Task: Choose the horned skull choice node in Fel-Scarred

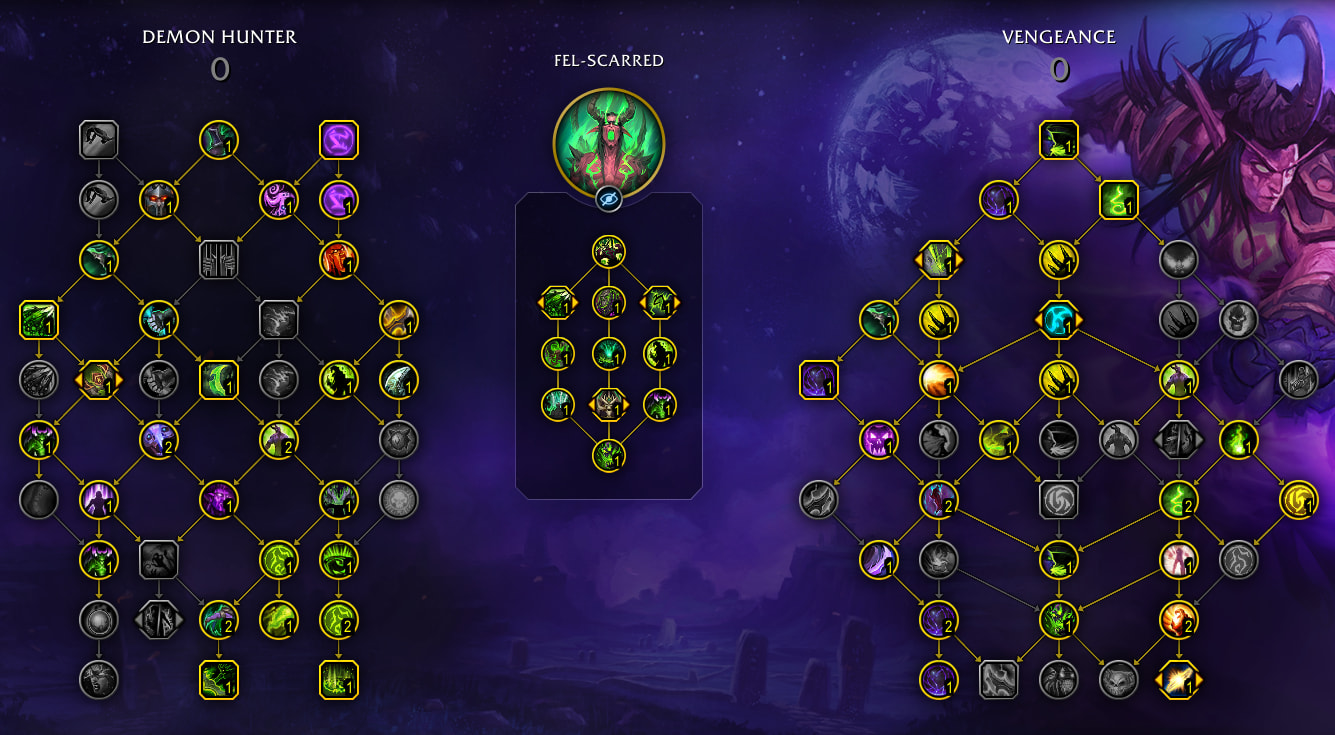Action: (608, 404)
